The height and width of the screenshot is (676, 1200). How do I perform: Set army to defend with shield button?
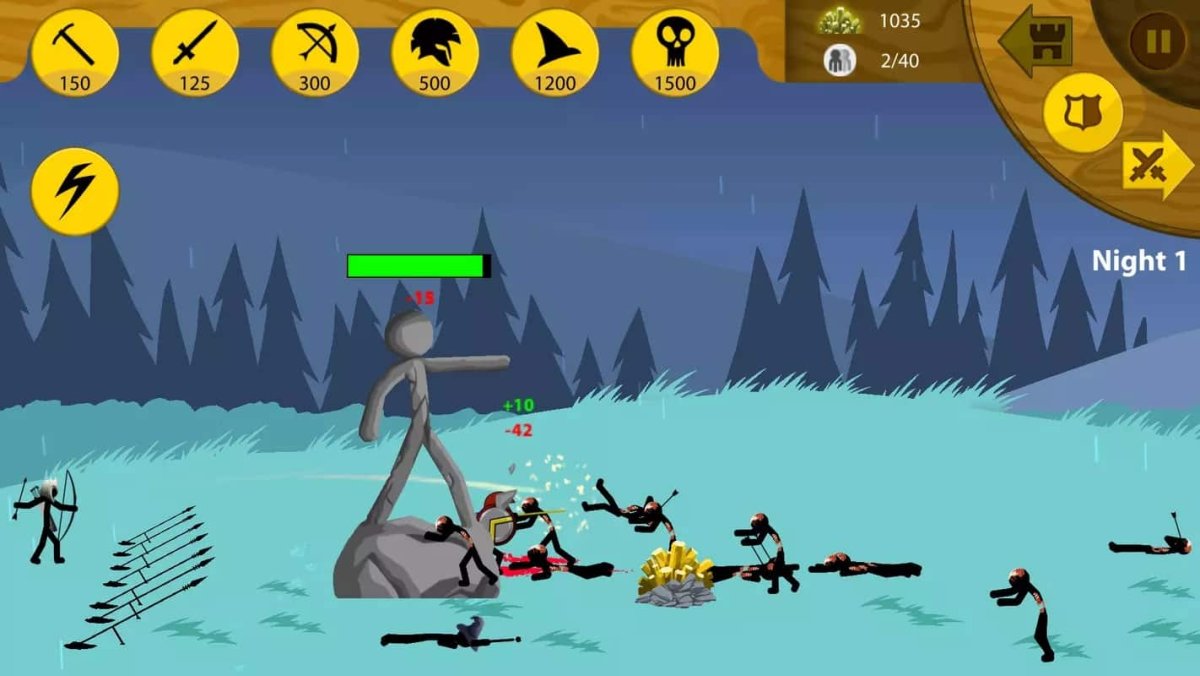click(x=1082, y=113)
